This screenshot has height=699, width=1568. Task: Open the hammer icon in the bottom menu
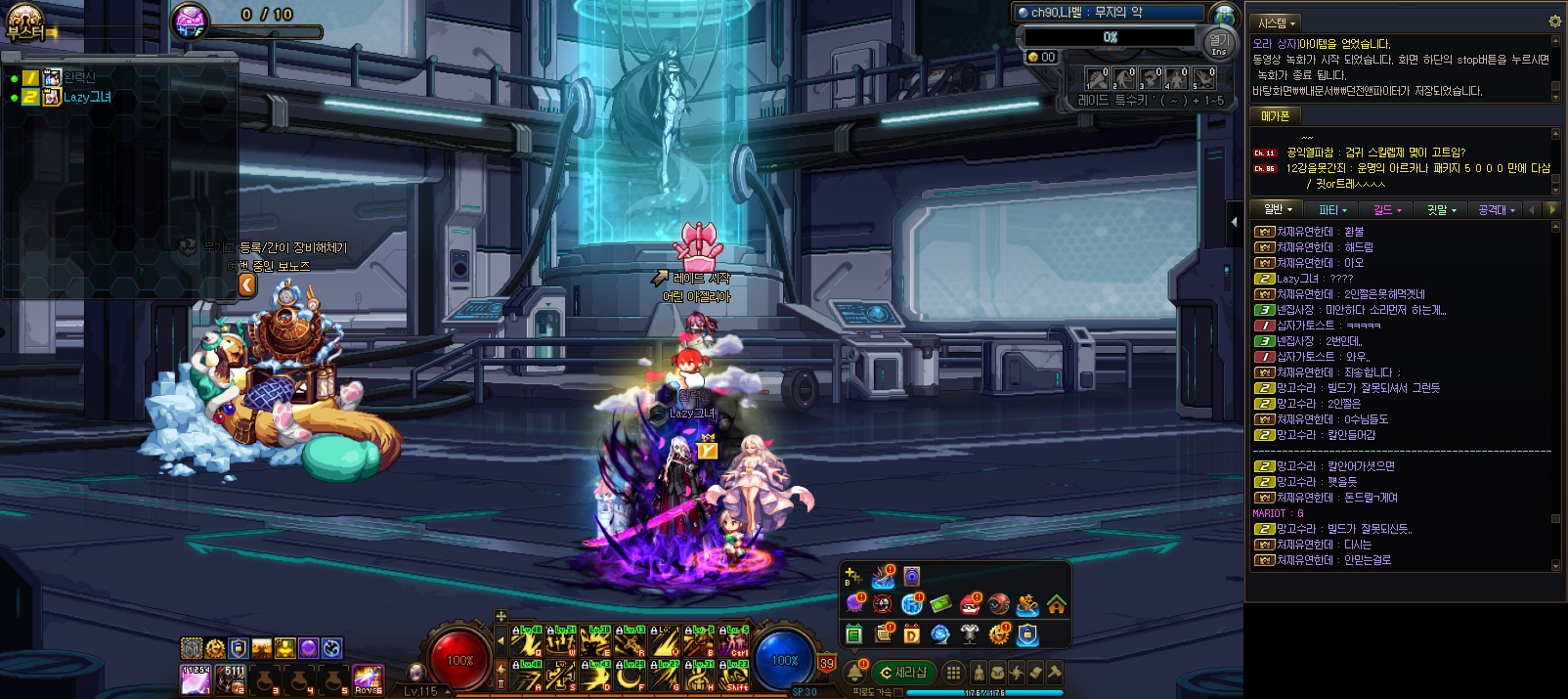point(1054,673)
